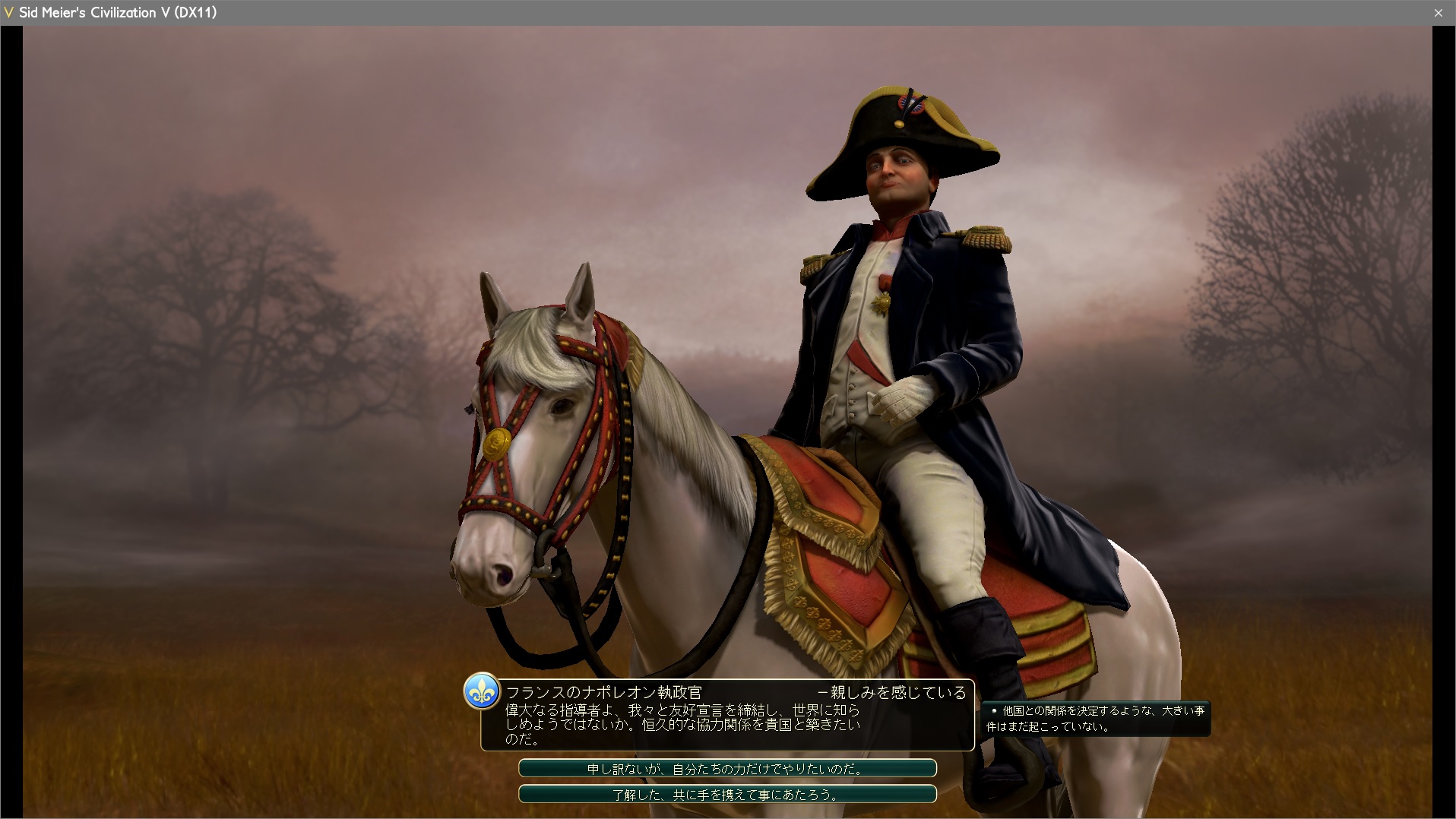Click the French fleur-de-lis civilization icon
Image resolution: width=1456 pixels, height=819 pixels.
(x=482, y=691)
